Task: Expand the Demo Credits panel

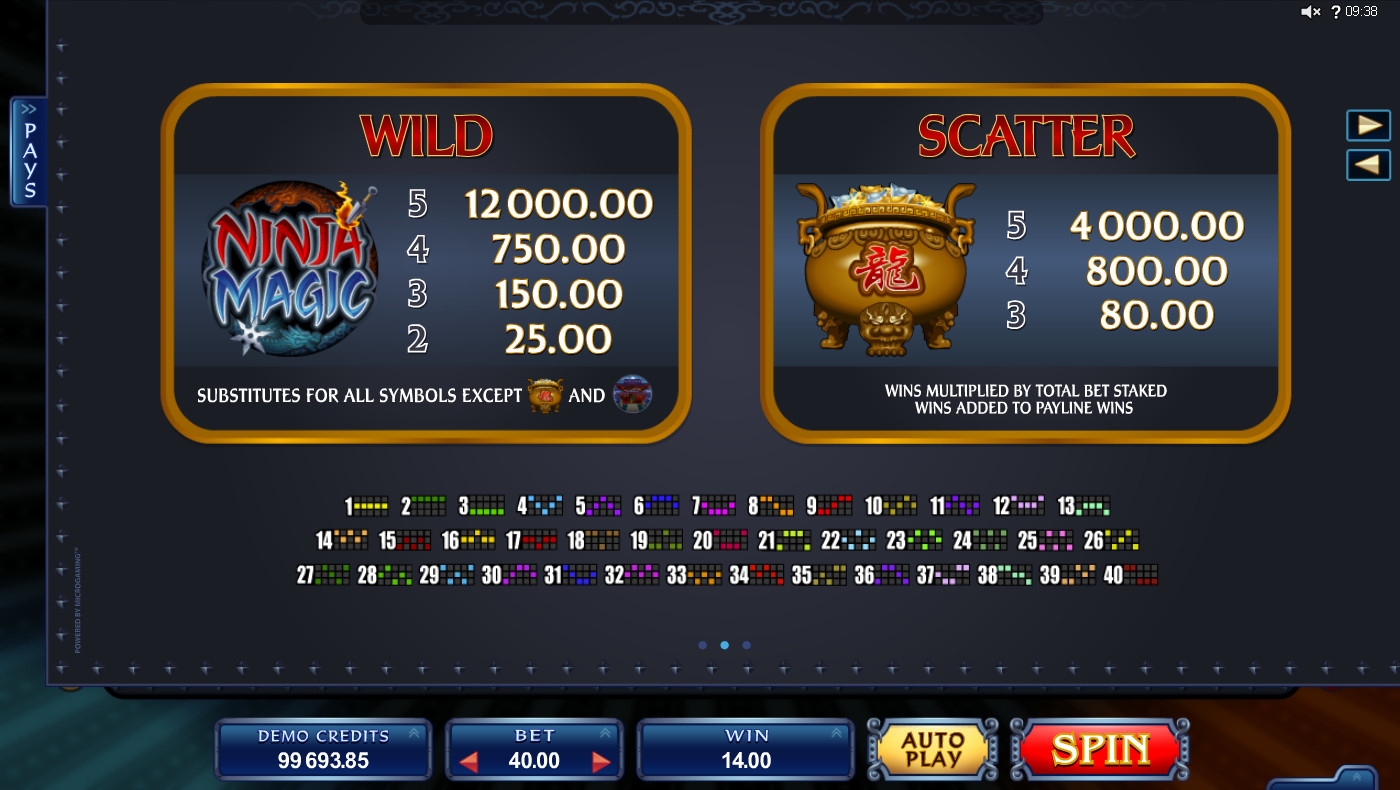Action: point(414,733)
